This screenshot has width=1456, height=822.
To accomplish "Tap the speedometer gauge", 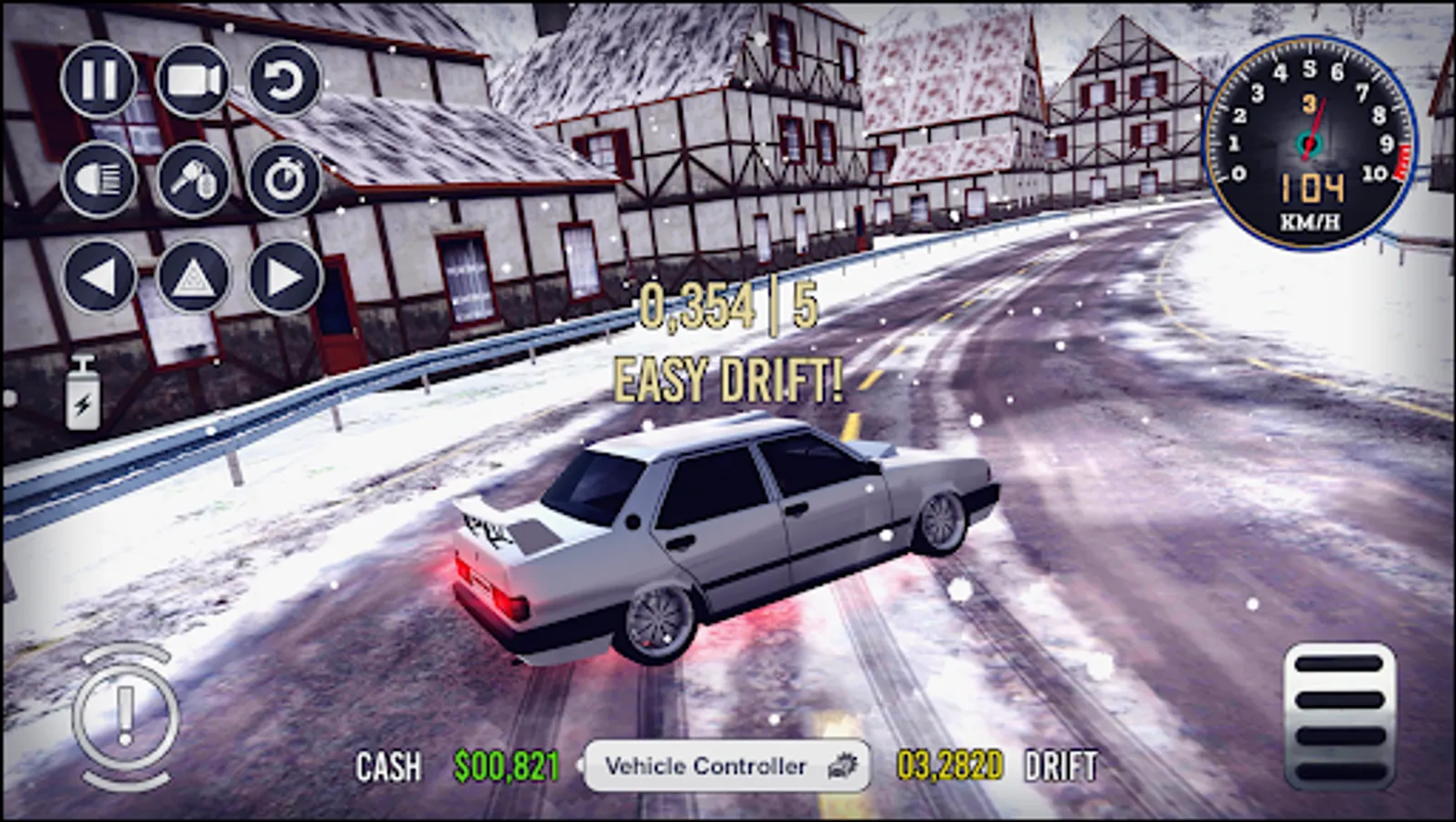I will 1311,142.
